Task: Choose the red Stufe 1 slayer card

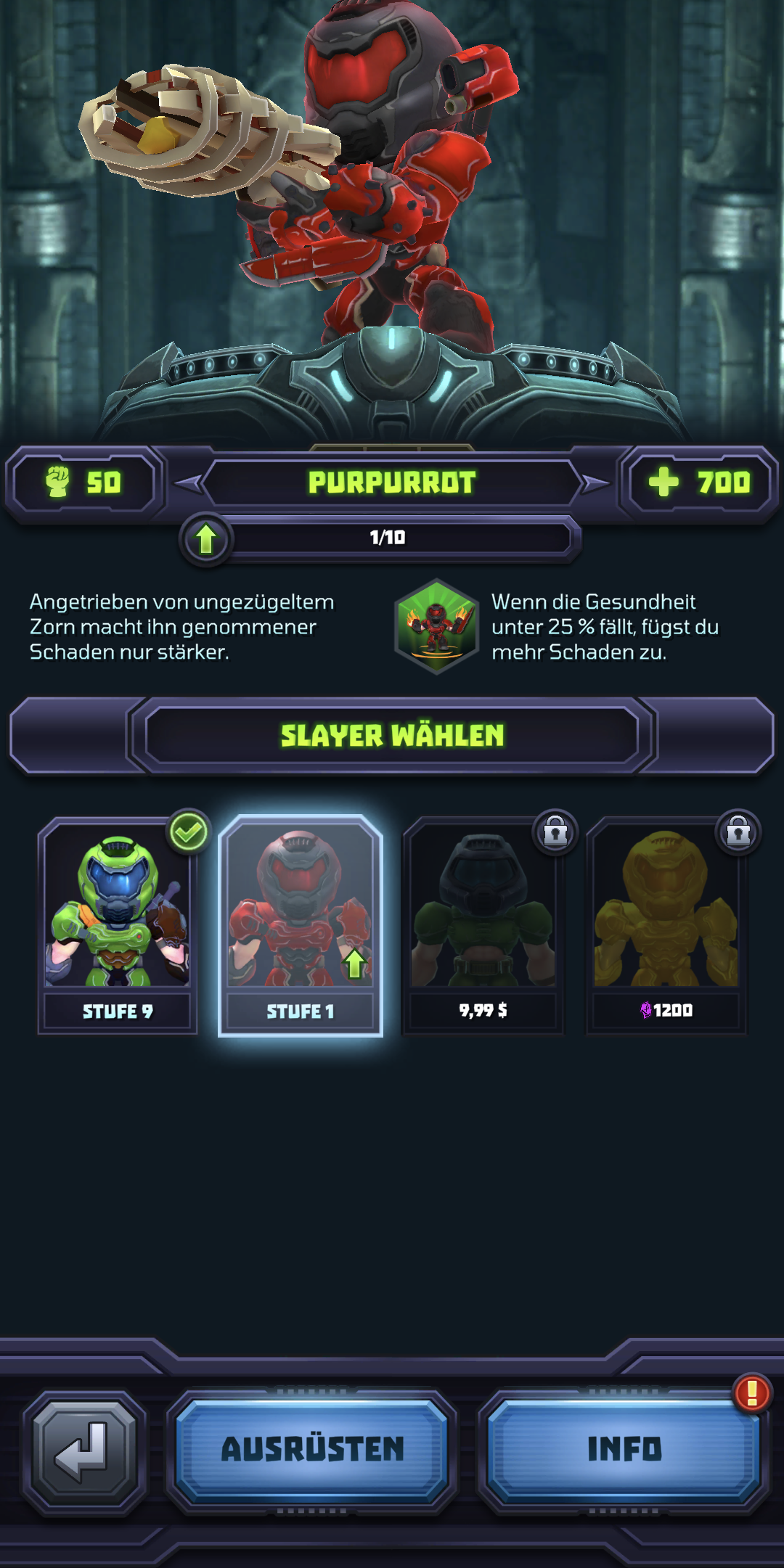Action: [x=301, y=924]
